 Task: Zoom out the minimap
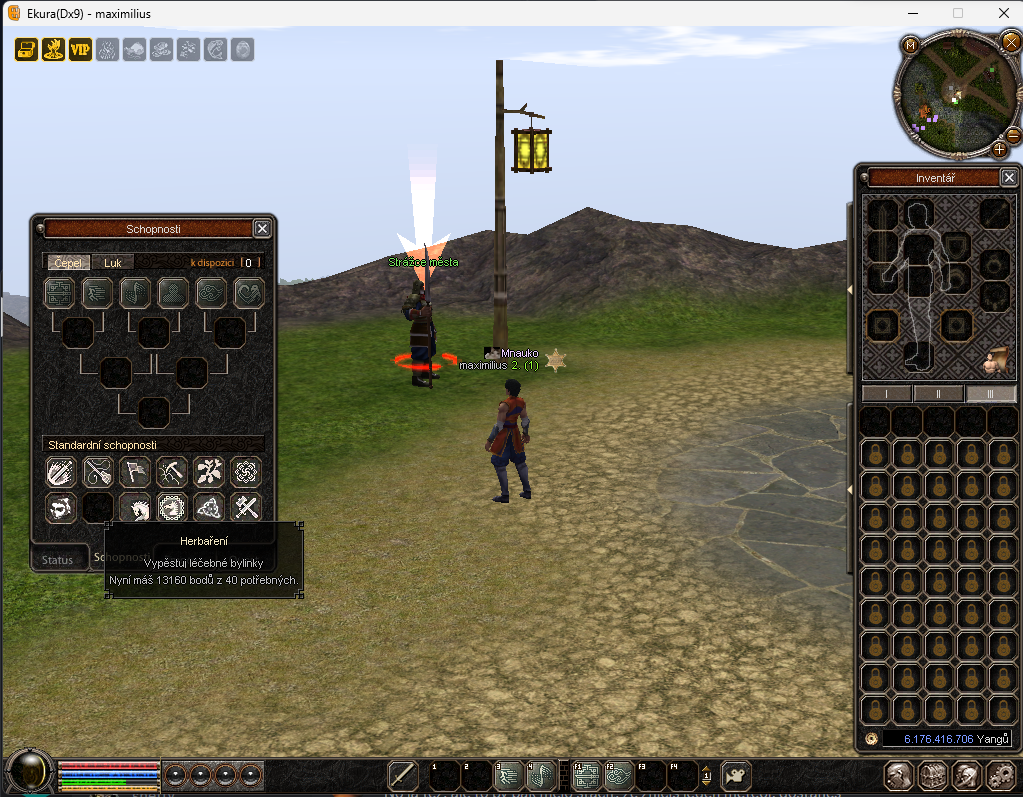[x=1013, y=134]
